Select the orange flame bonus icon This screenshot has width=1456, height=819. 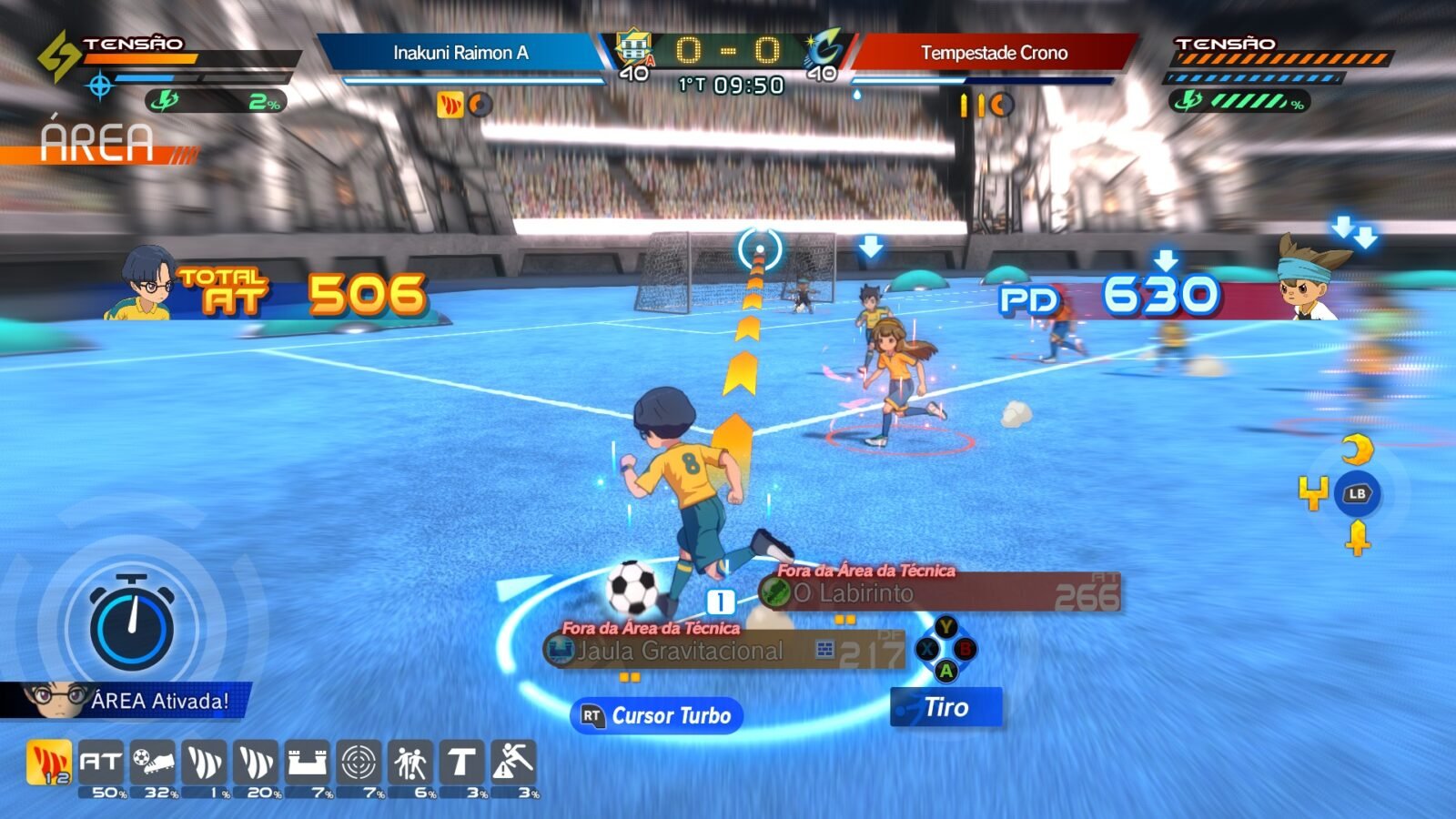[x=48, y=762]
